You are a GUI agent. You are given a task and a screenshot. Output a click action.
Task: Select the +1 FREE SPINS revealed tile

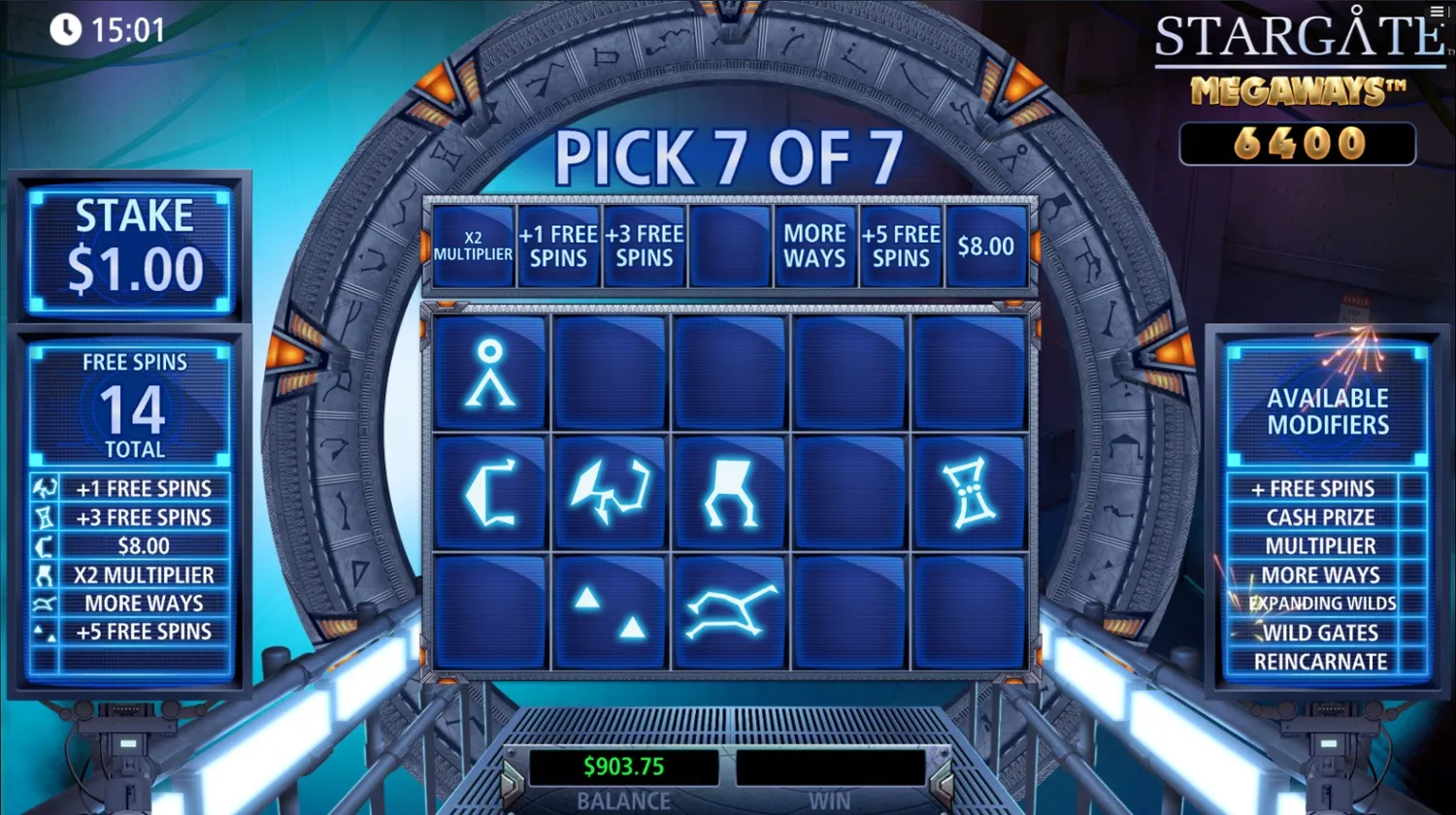coord(558,245)
